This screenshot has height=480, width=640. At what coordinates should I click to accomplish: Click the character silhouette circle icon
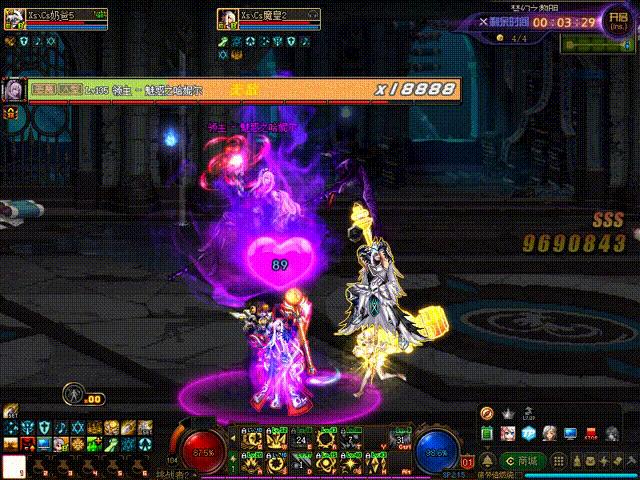(72, 393)
